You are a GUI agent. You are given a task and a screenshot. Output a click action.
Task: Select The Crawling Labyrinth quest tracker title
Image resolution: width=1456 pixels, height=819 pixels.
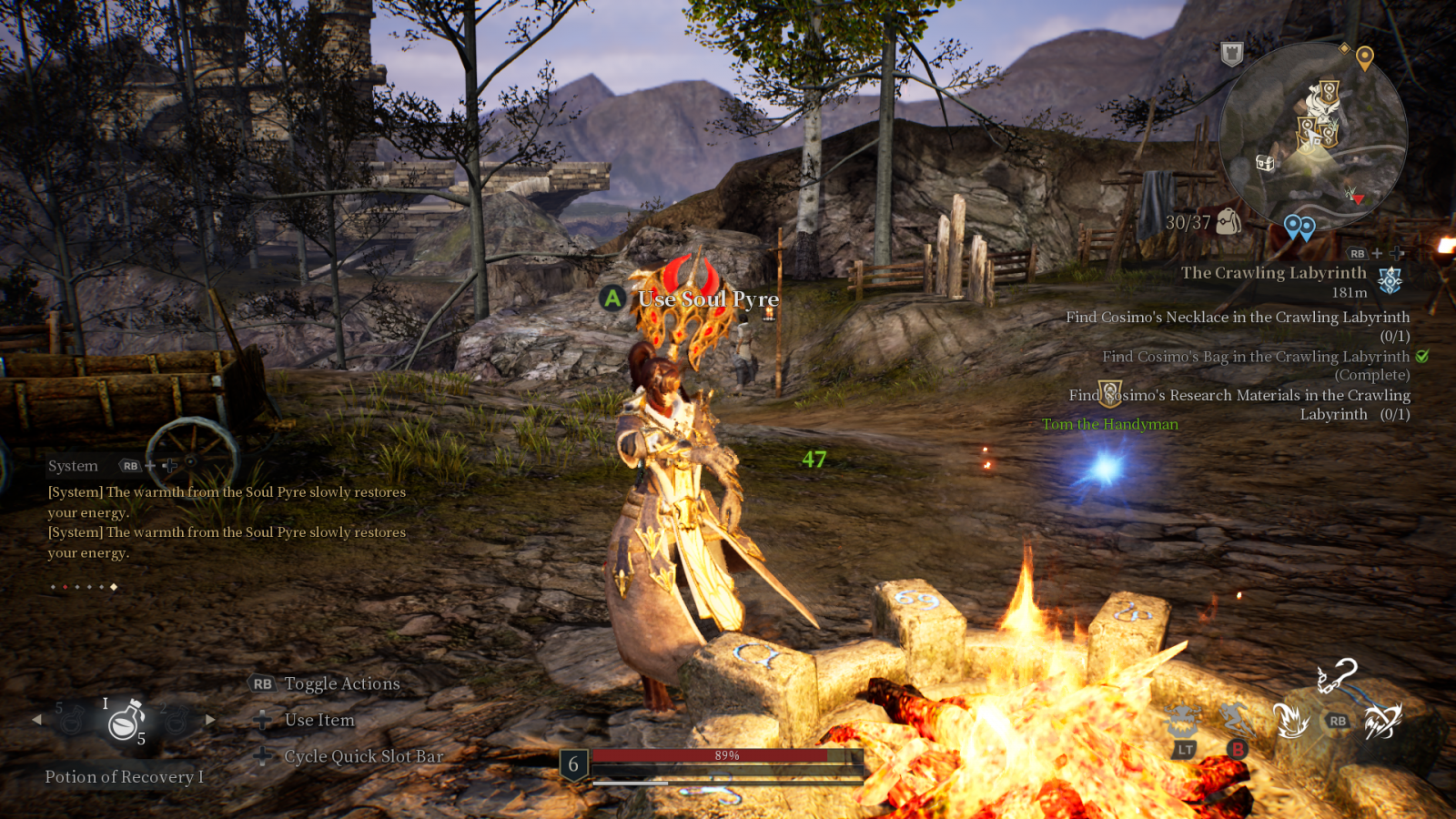[x=1273, y=273]
